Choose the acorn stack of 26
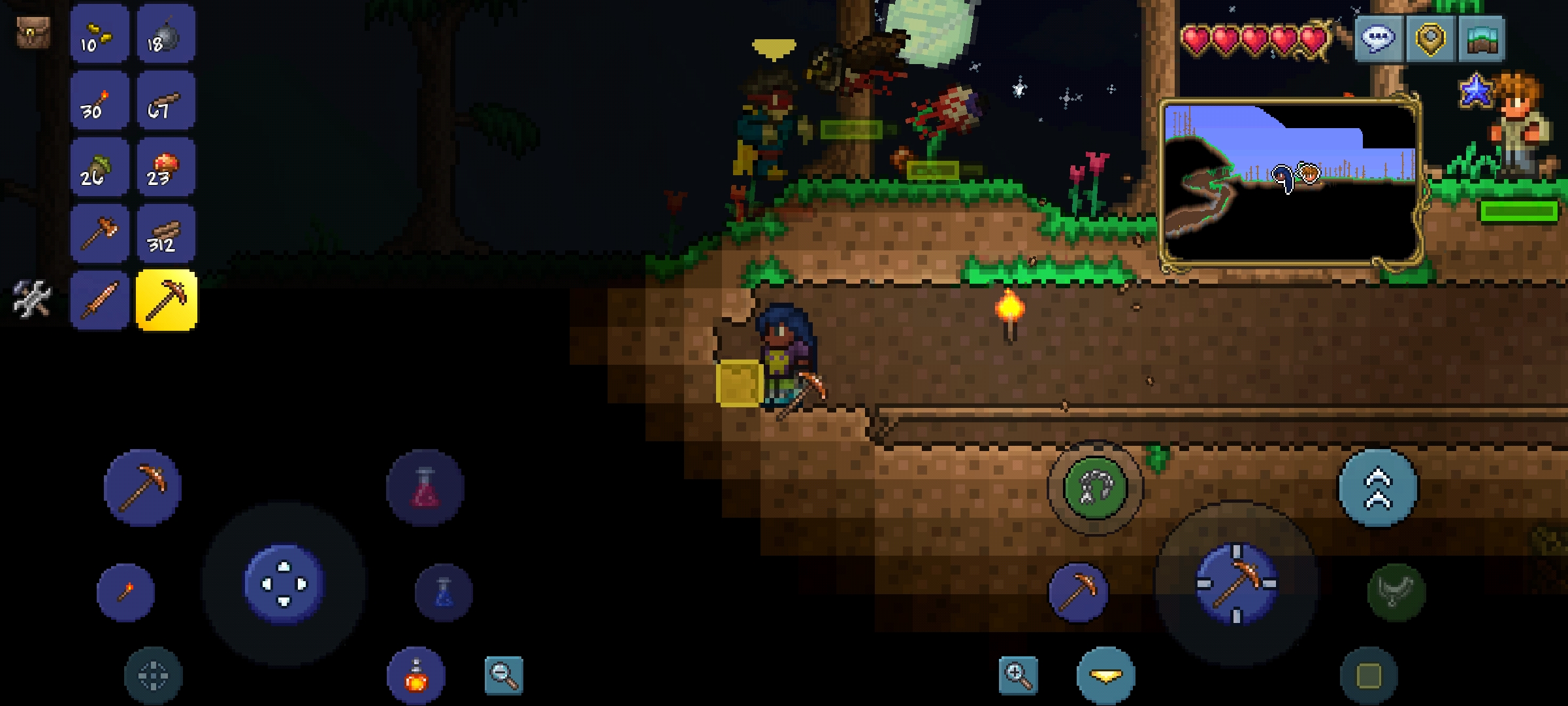Viewport: 1568px width, 706px height. pyautogui.click(x=99, y=168)
